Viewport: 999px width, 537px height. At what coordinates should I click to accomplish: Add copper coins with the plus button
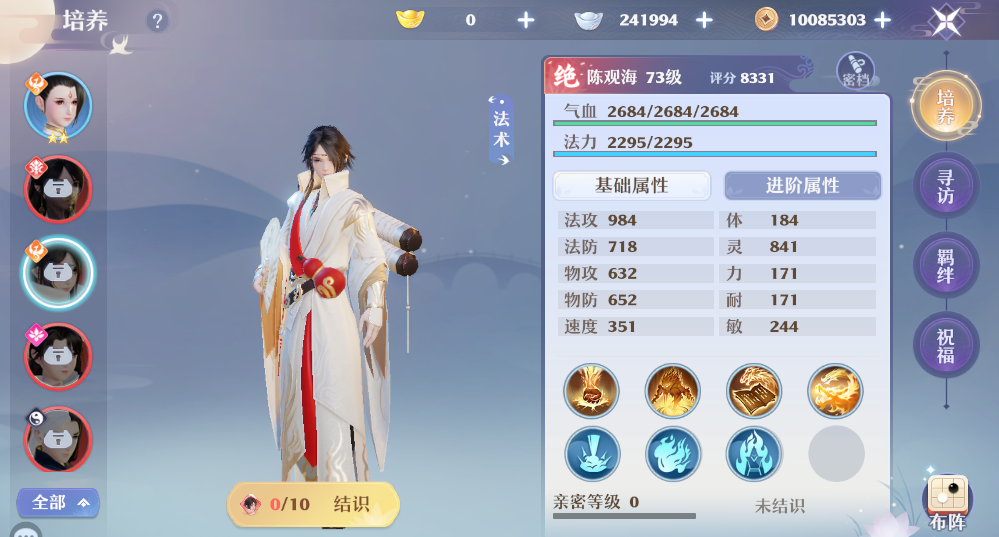coord(882,20)
